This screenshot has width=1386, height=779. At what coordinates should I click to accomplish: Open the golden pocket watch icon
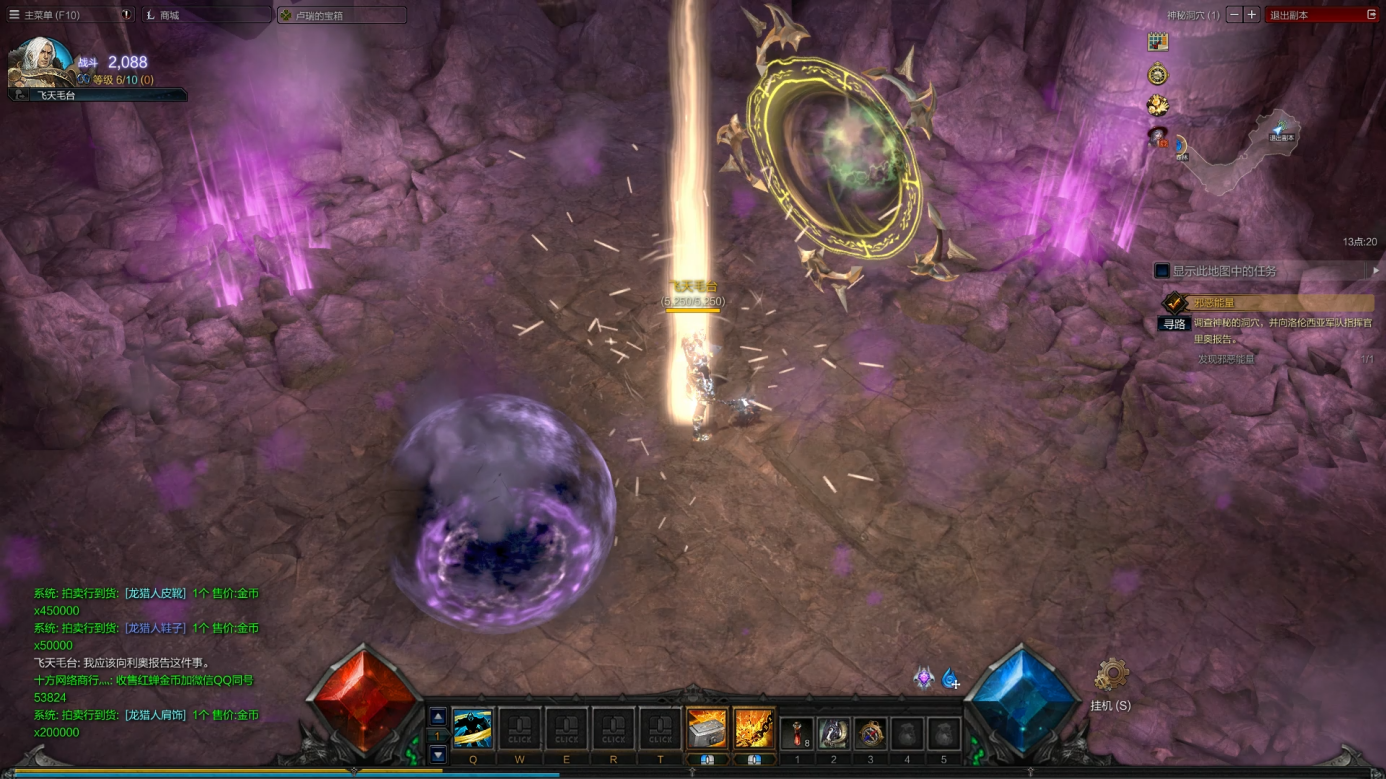(1158, 75)
